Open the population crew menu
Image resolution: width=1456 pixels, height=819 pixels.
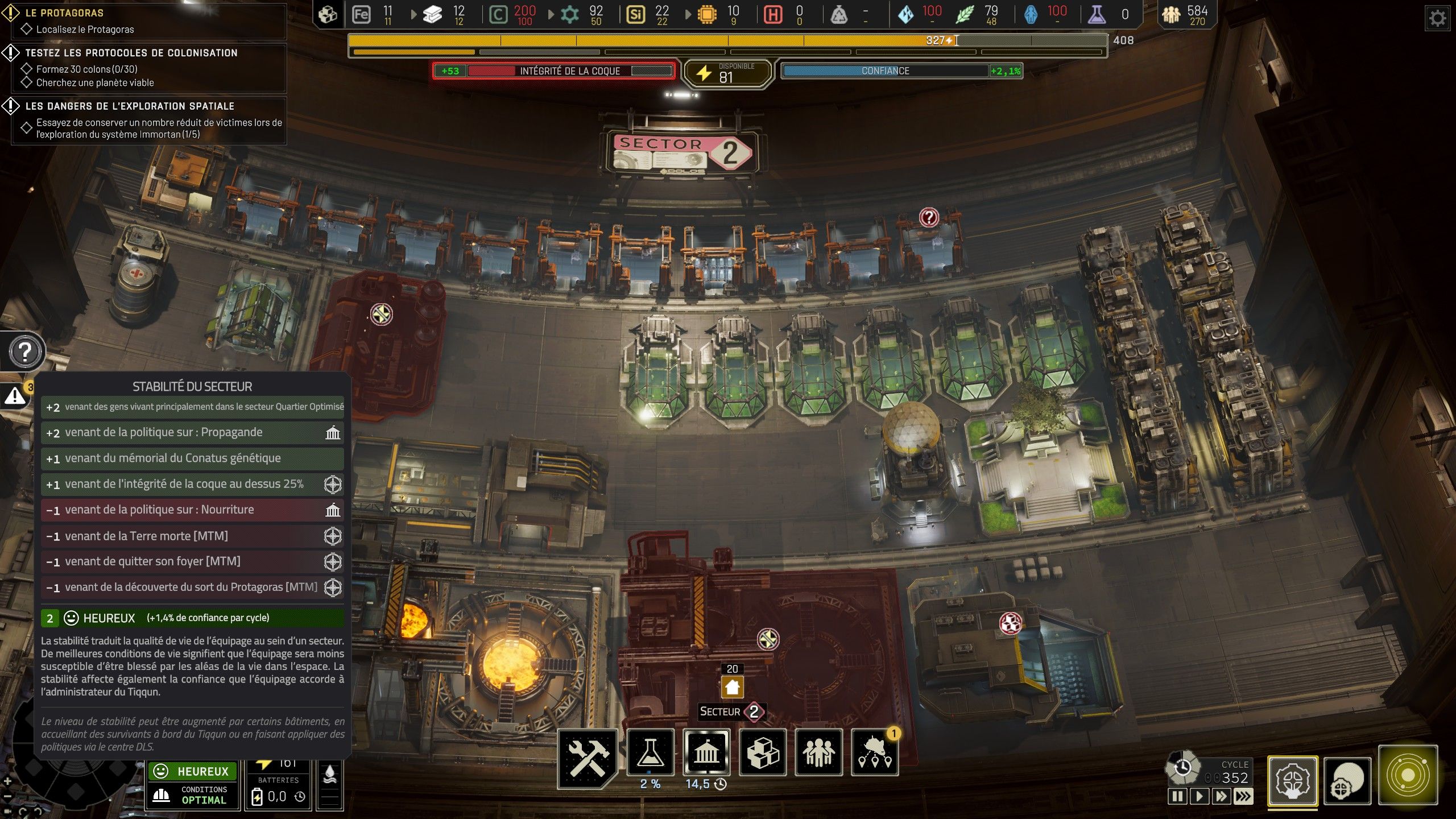click(x=818, y=753)
